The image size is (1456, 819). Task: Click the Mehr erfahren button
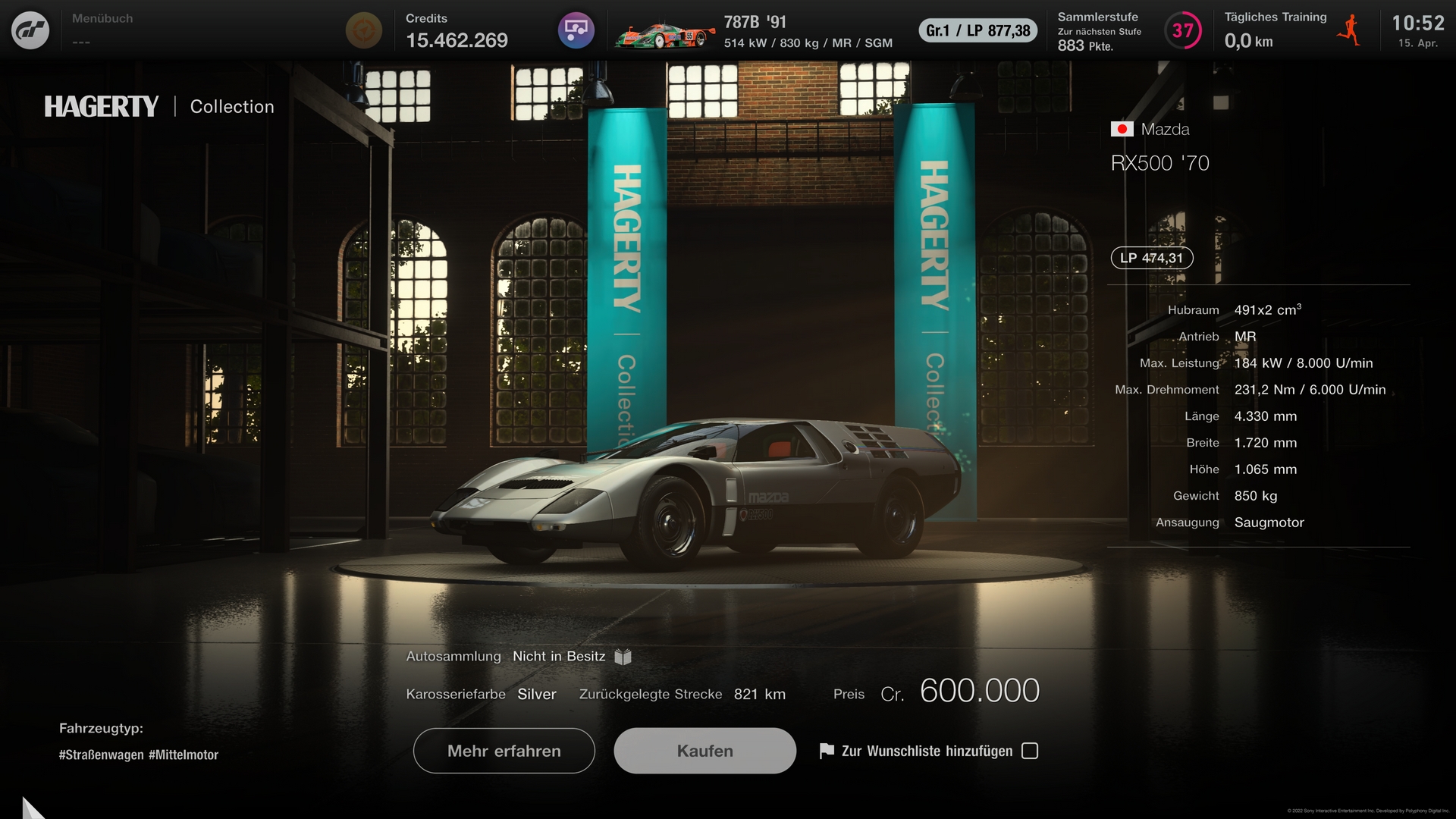tap(504, 751)
